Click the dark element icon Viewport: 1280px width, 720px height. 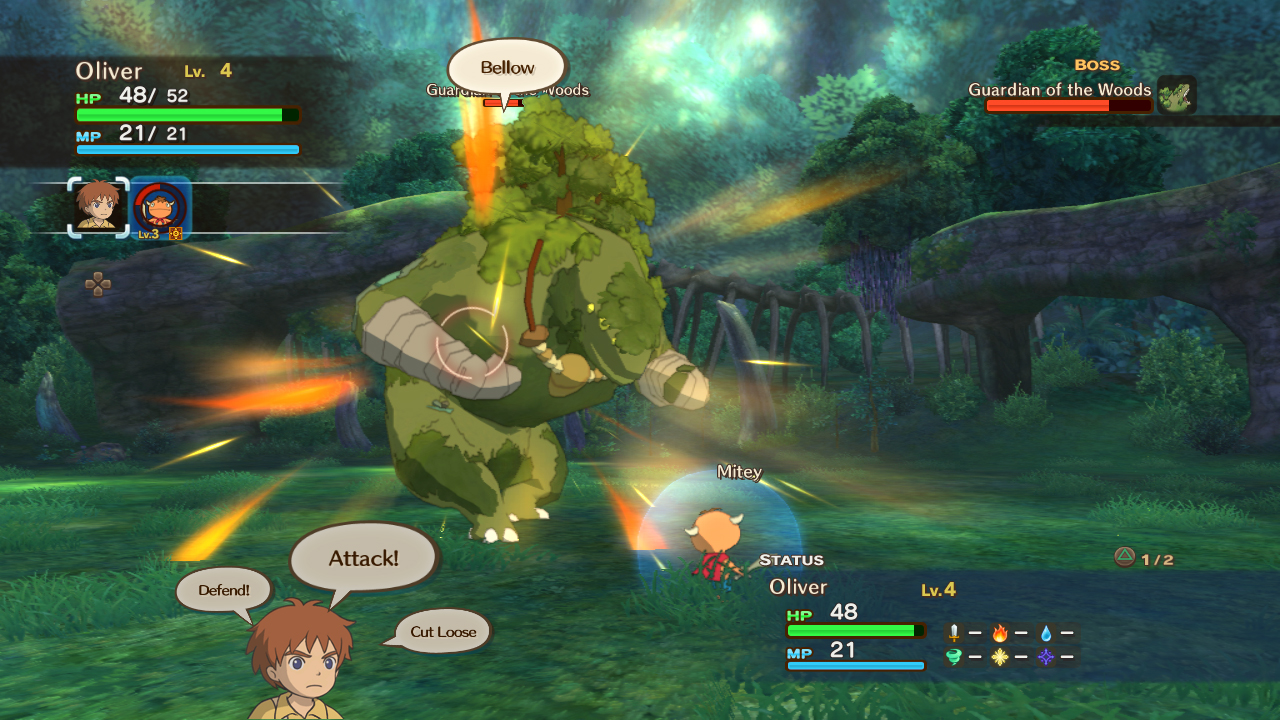(x=1046, y=658)
